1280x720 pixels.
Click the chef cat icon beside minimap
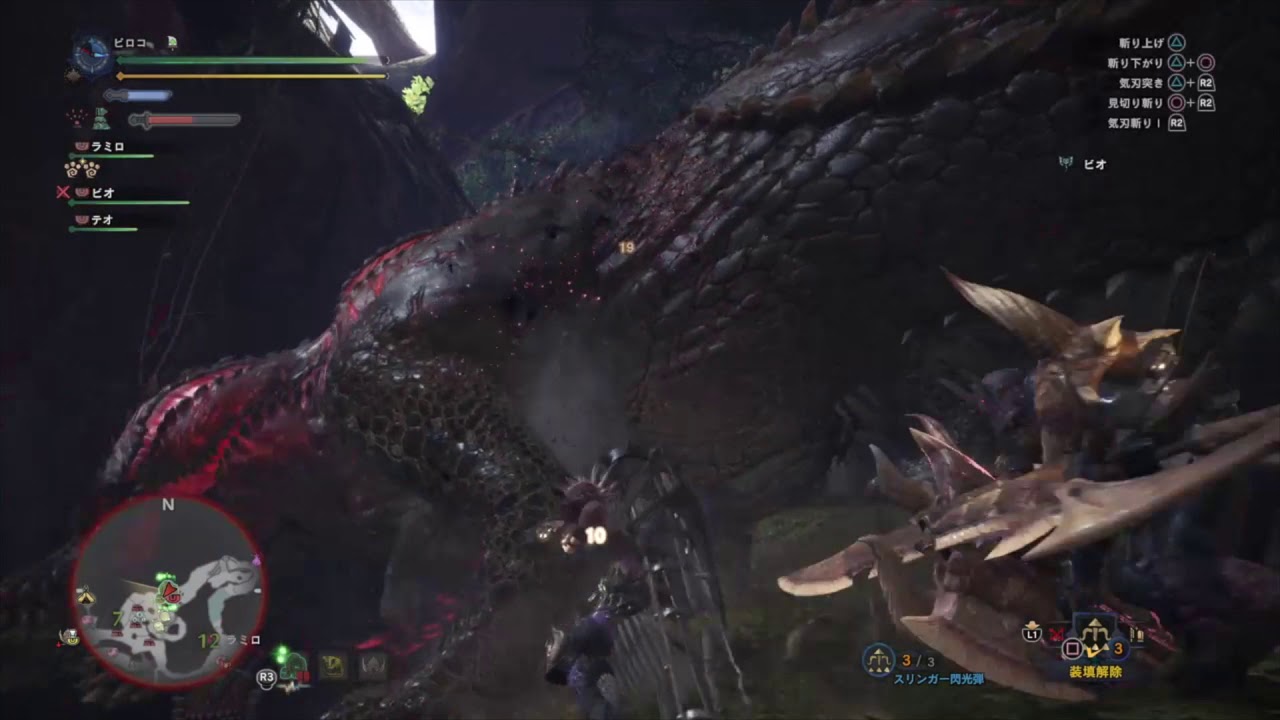tap(69, 636)
